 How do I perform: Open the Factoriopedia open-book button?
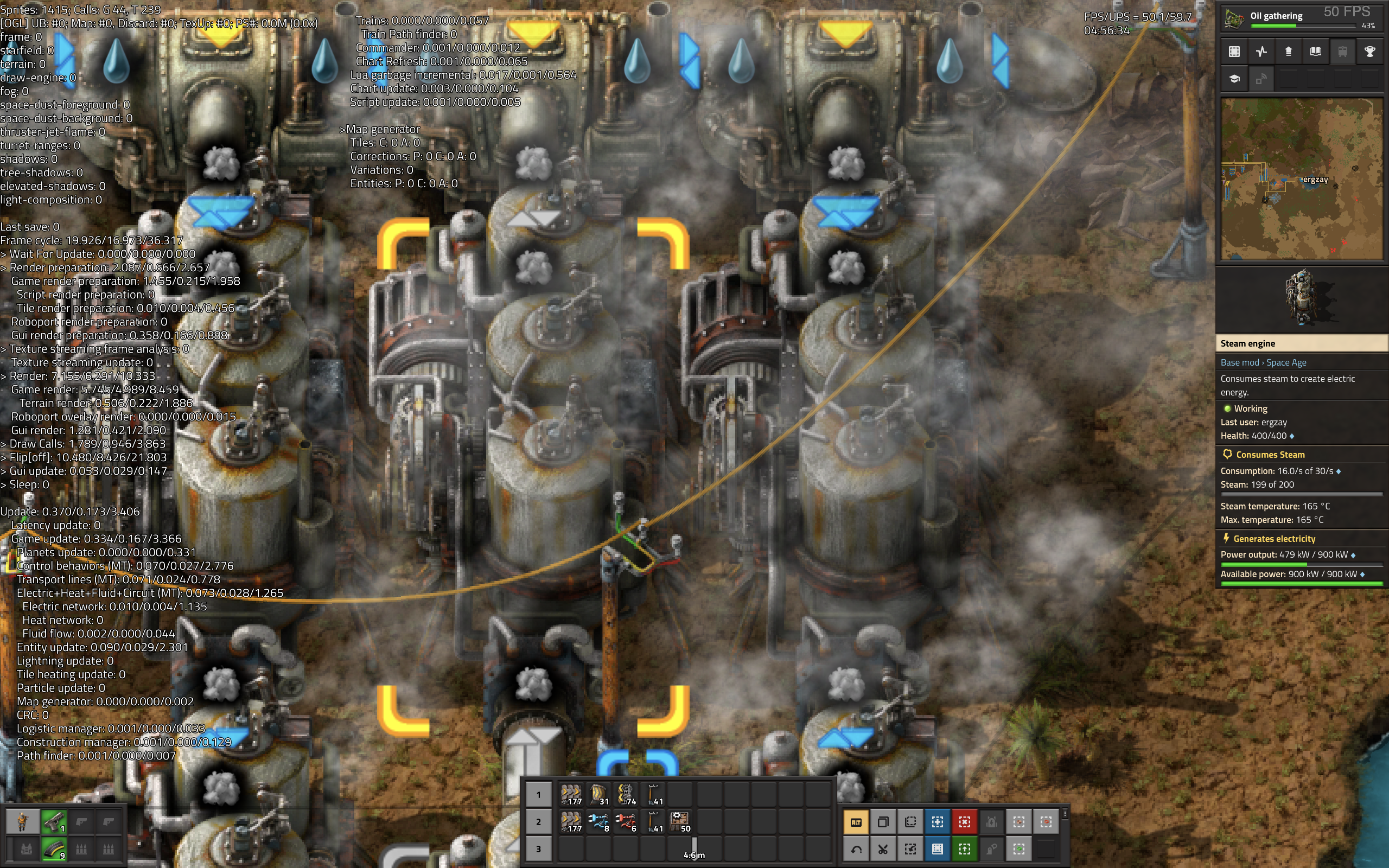tap(1315, 52)
